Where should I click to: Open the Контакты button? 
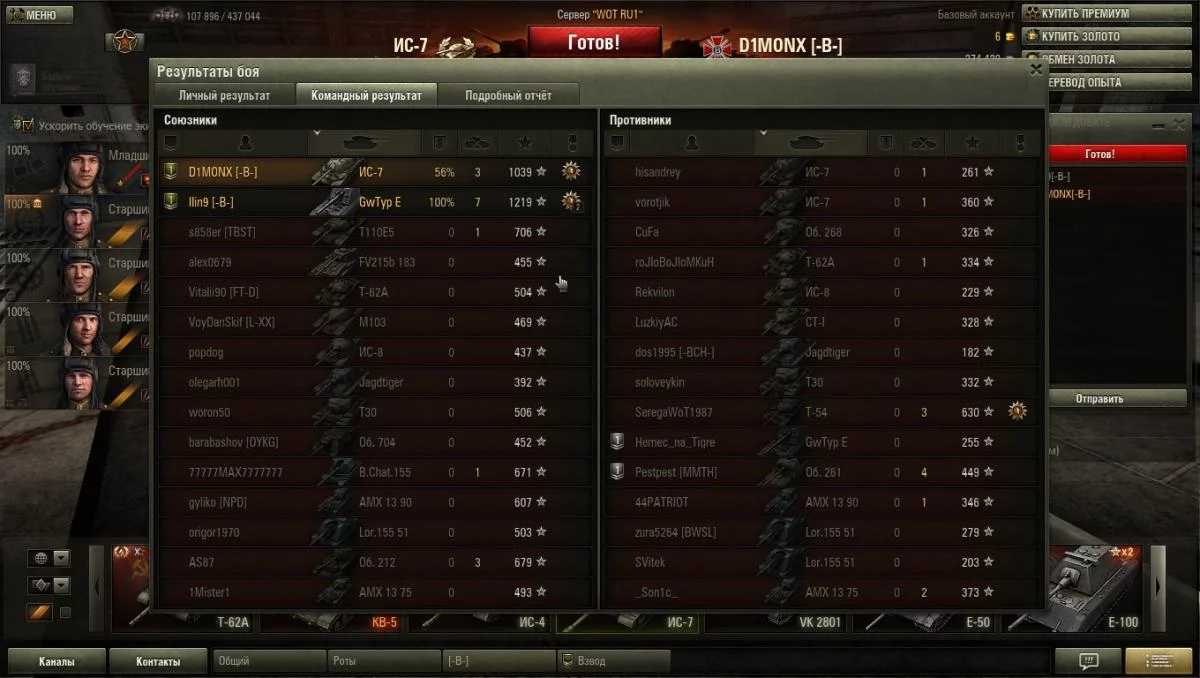click(x=158, y=661)
